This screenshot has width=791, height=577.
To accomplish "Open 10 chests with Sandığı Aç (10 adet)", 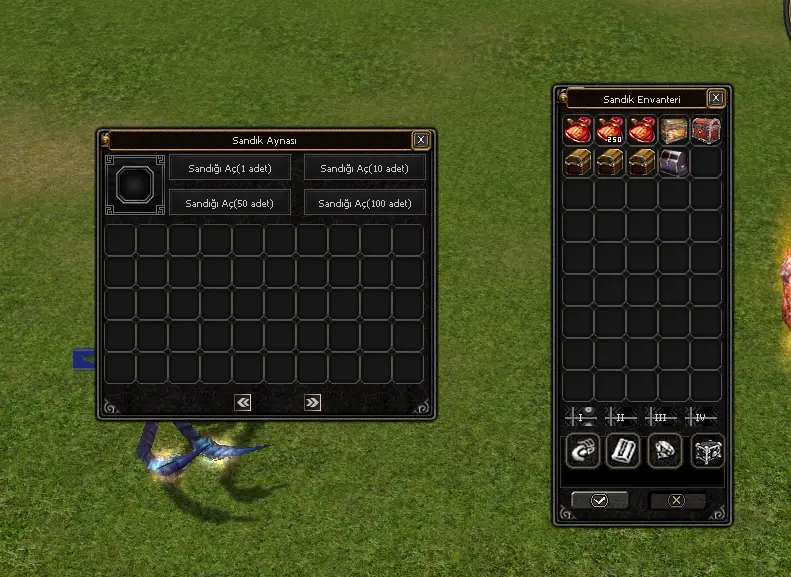I will 365,168.
